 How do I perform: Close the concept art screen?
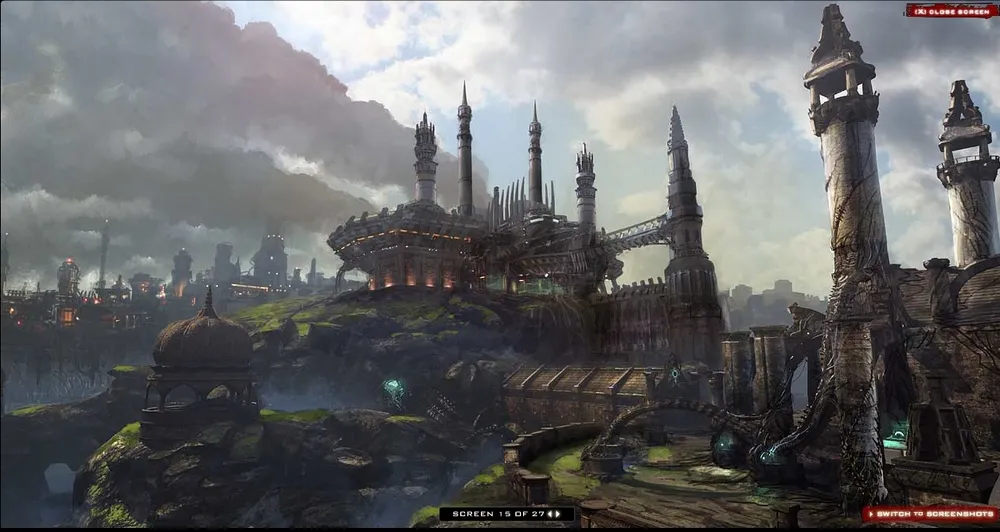click(x=952, y=10)
